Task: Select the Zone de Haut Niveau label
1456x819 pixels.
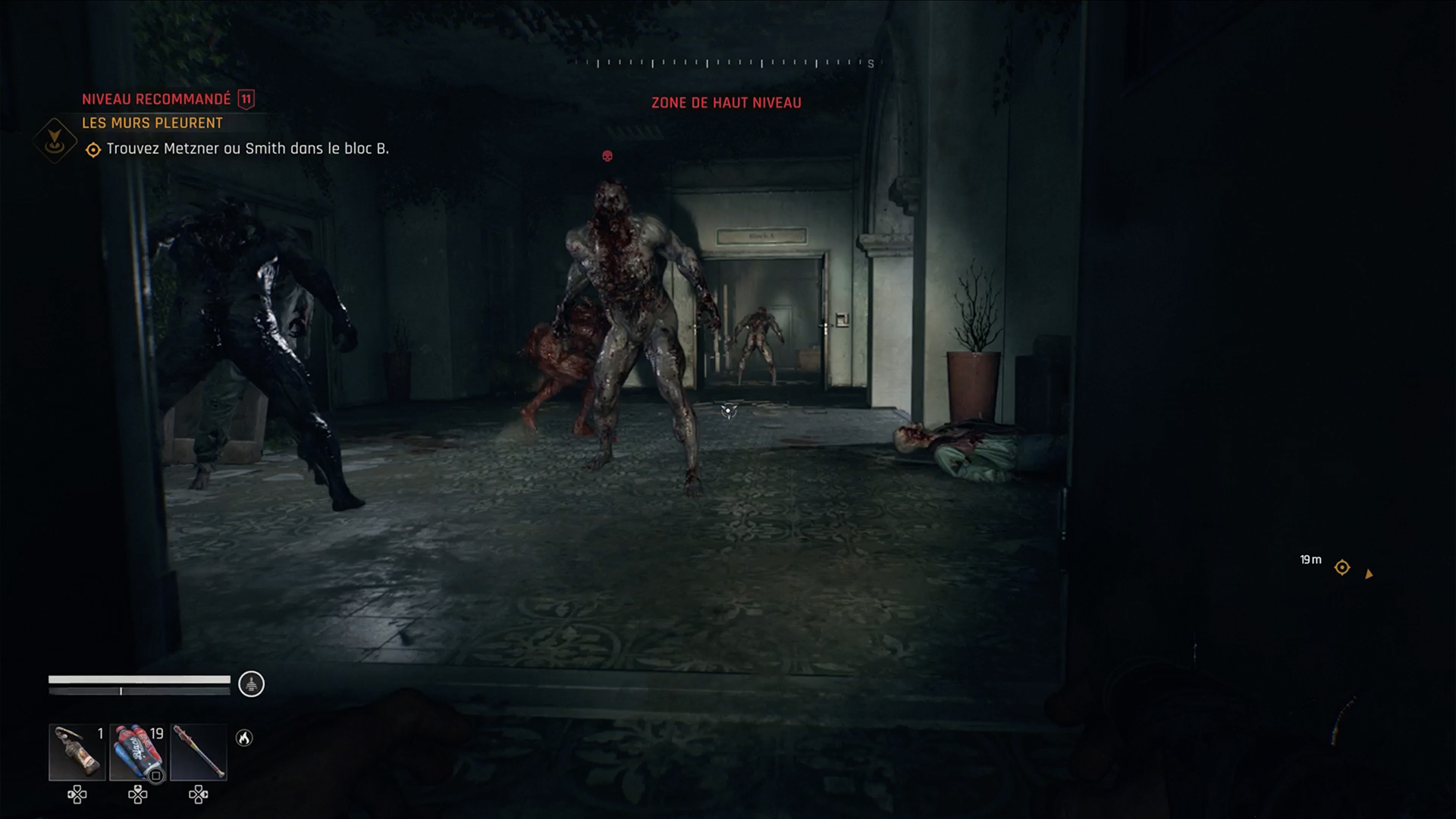Action: (726, 102)
